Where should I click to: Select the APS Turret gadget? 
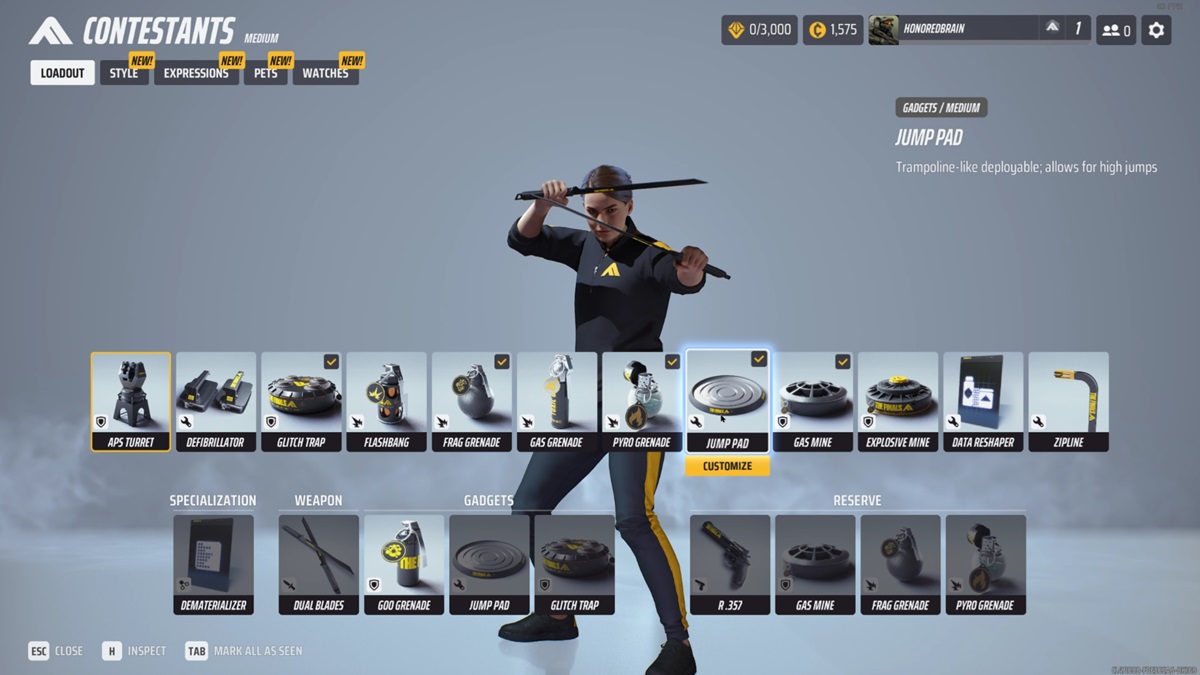point(131,401)
